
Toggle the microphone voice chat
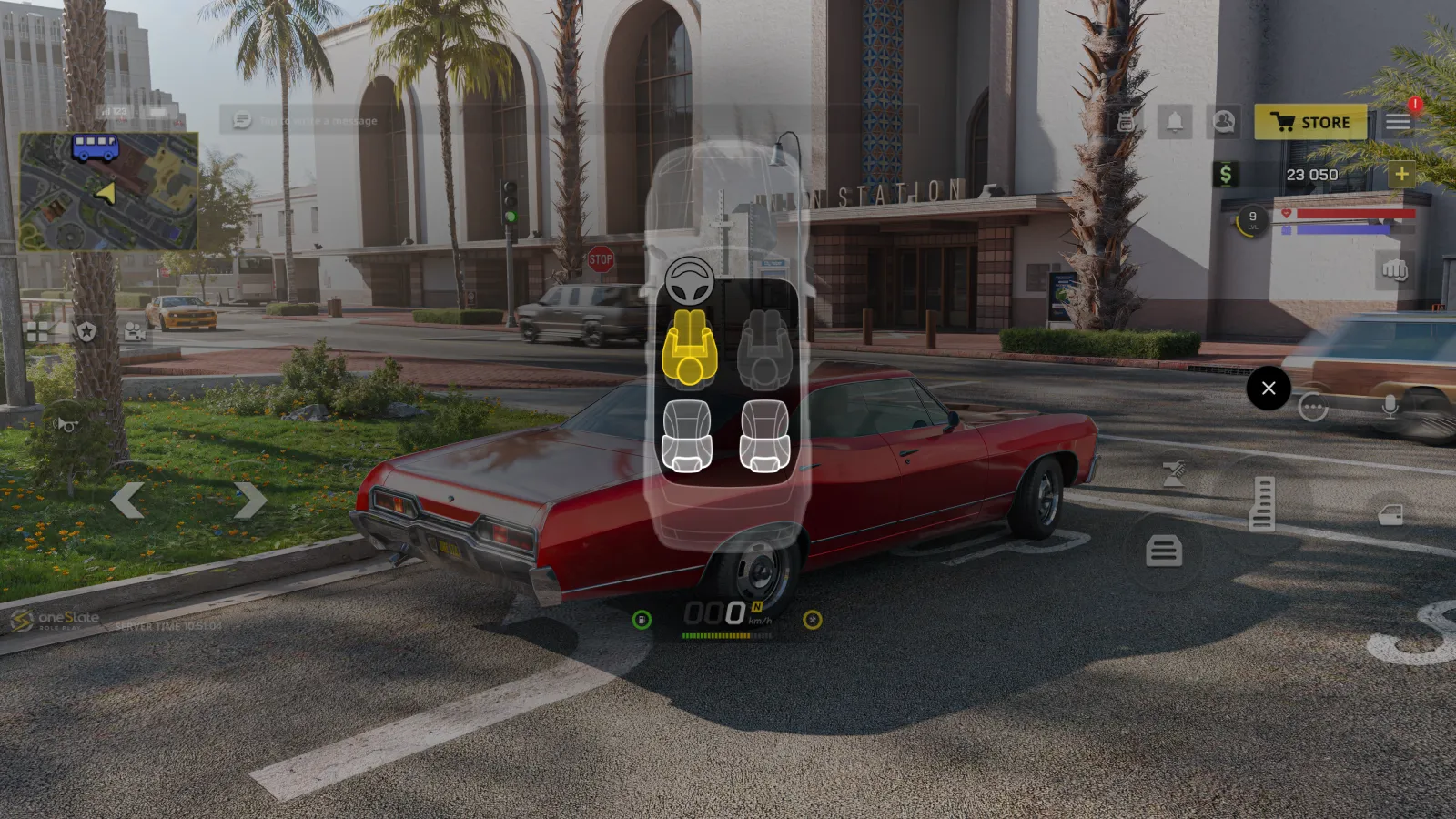coord(1390,407)
